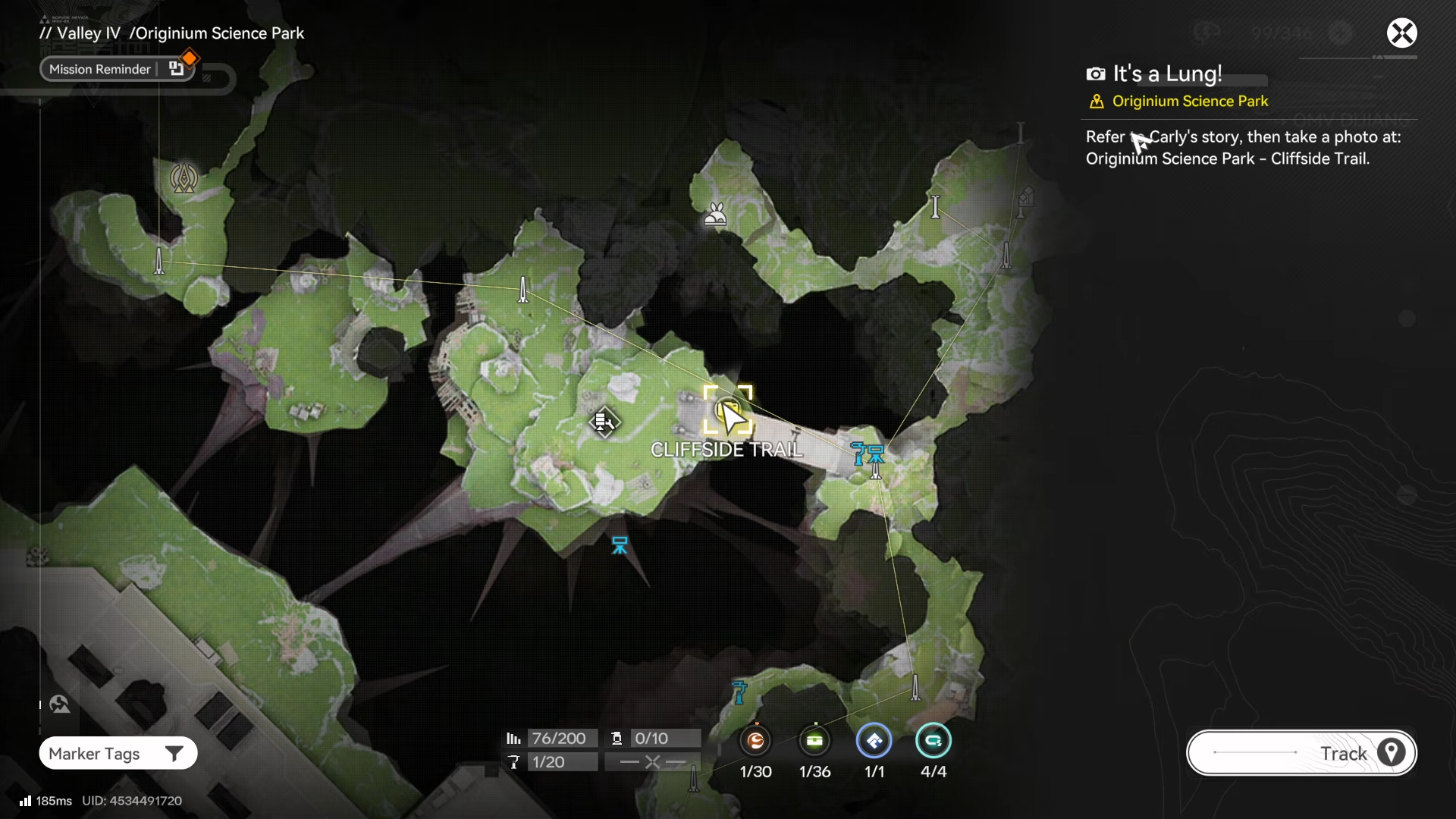This screenshot has height=819, width=1456.
Task: Select the orange swirl collectible counter icon
Action: pyautogui.click(x=755, y=741)
